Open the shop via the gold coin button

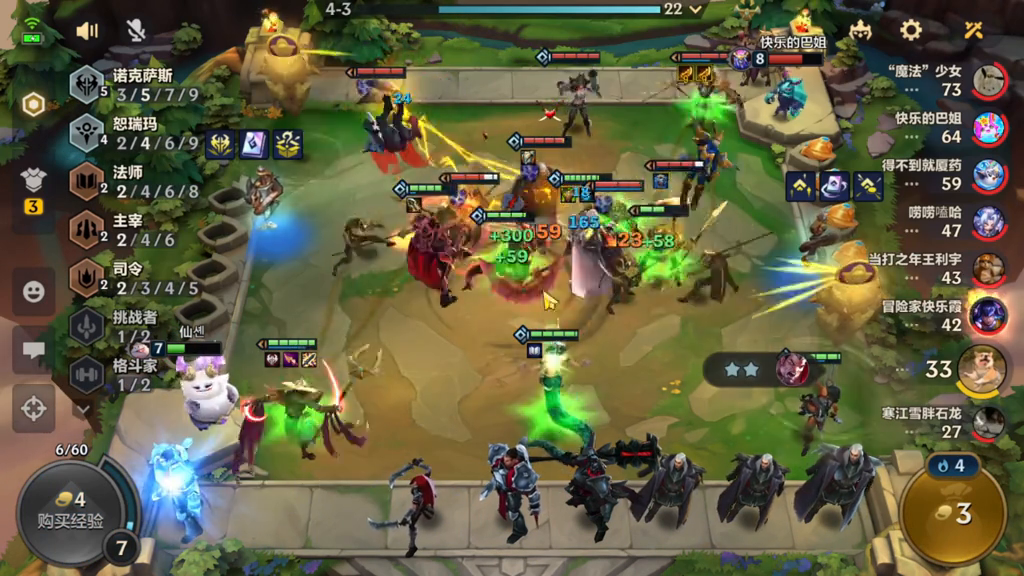pos(953,514)
